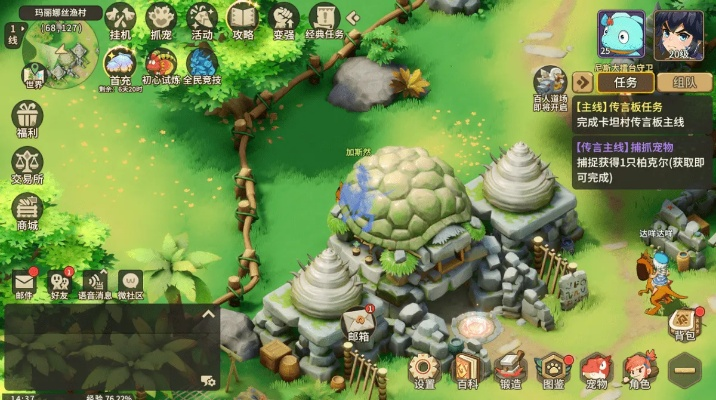The height and width of the screenshot is (400, 716).
Task: Open the 福利 welfare rewards
Action: point(27,118)
